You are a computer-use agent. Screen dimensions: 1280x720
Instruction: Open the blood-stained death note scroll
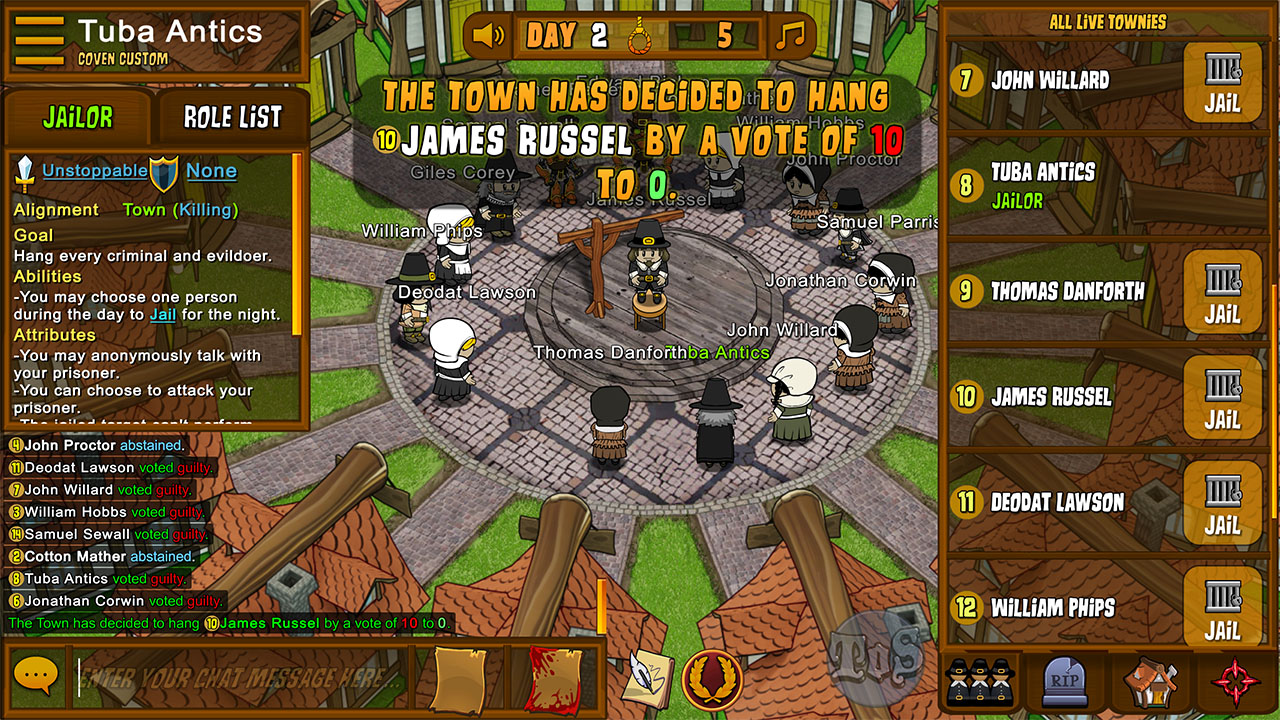(552, 678)
